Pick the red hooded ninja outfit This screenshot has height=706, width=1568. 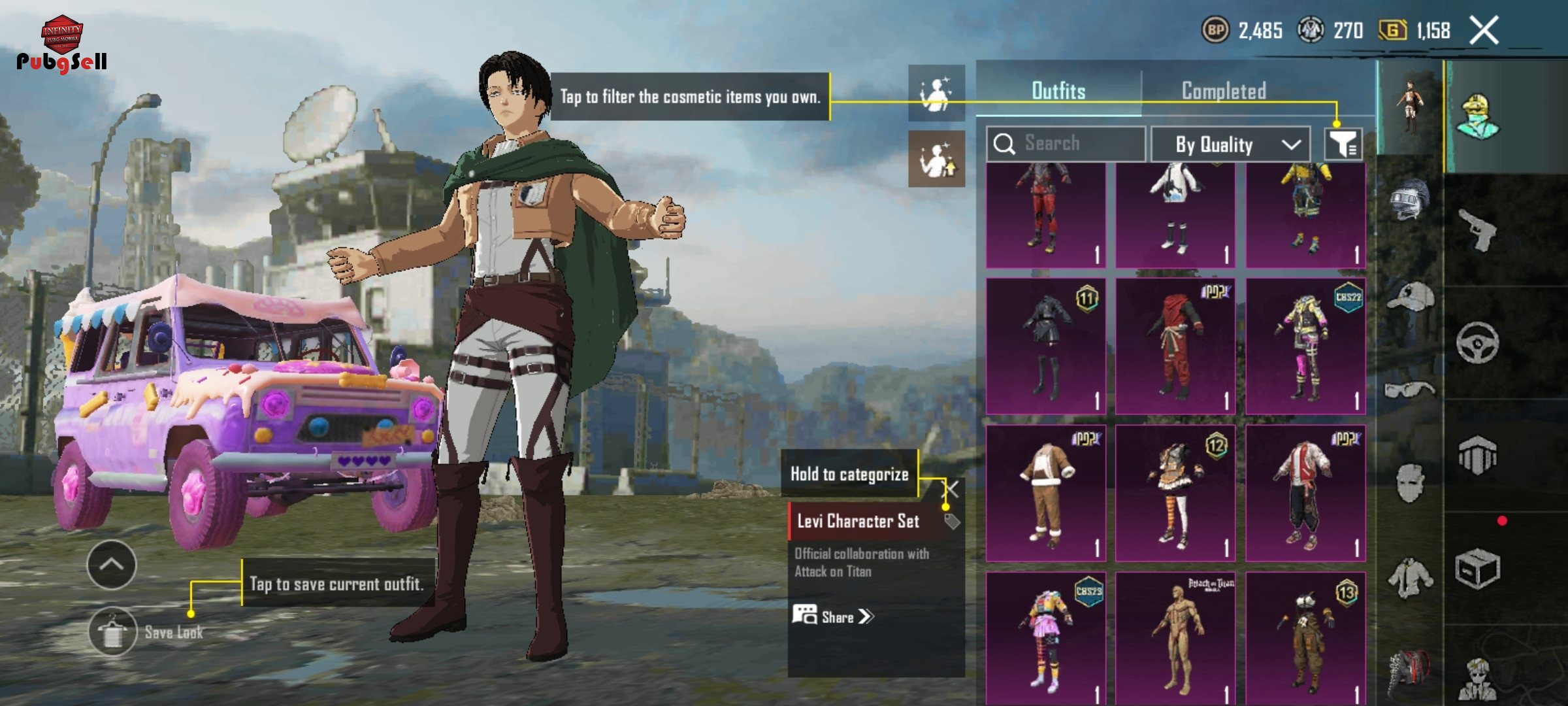(1175, 346)
